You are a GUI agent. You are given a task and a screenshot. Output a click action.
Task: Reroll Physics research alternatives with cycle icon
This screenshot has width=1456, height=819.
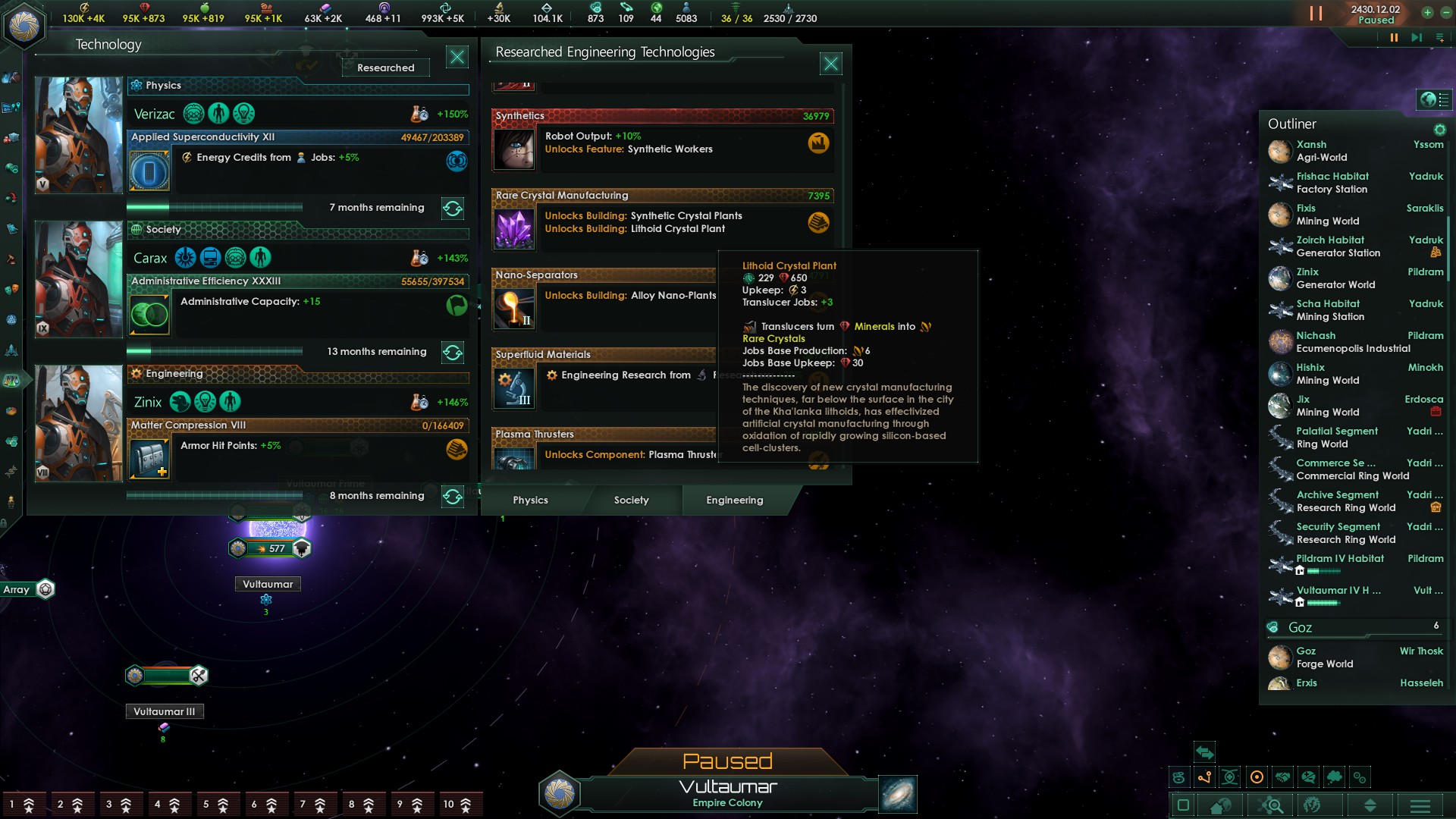(x=453, y=207)
